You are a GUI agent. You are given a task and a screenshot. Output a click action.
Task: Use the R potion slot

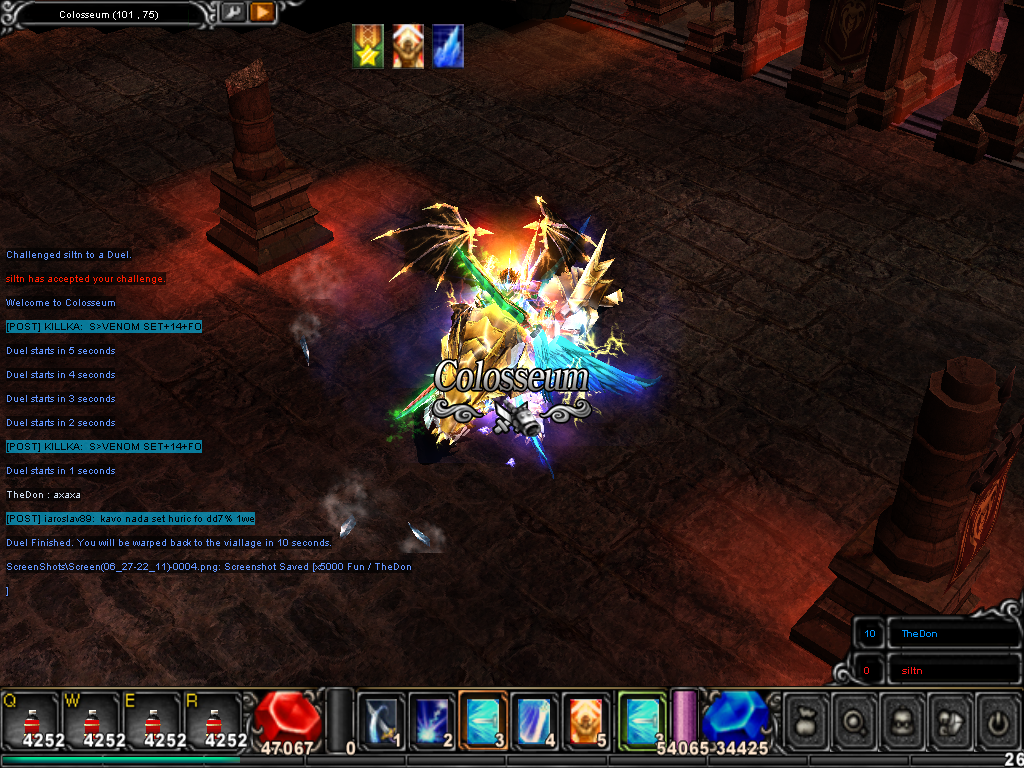coord(213,722)
